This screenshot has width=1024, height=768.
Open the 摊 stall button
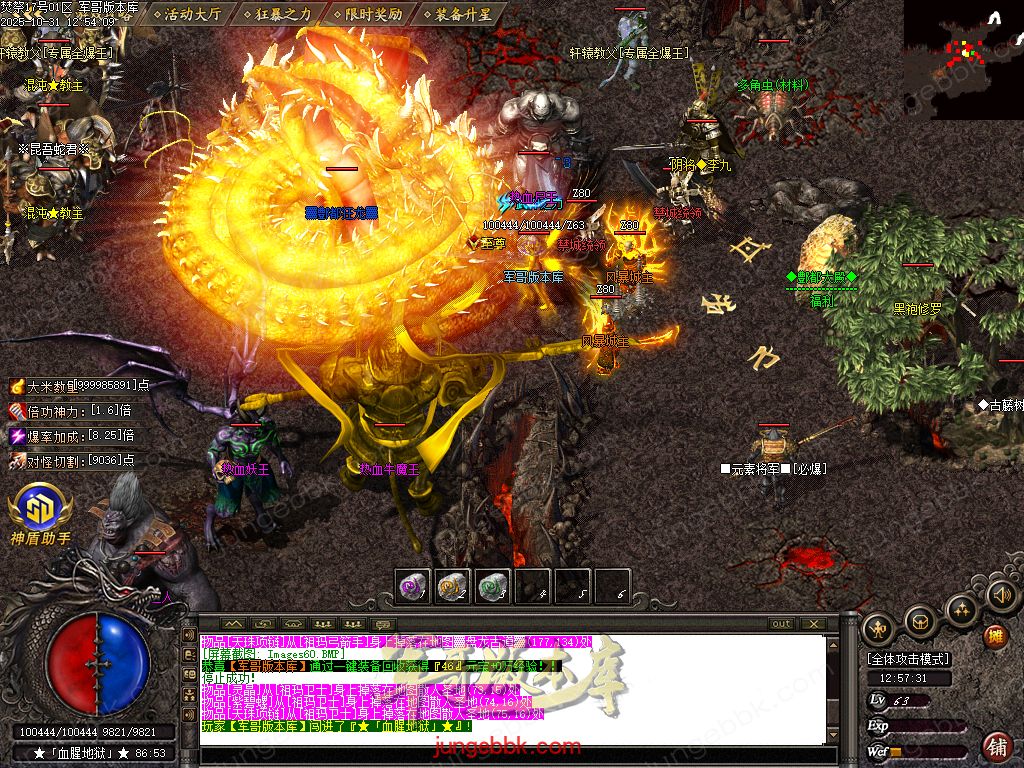click(996, 635)
